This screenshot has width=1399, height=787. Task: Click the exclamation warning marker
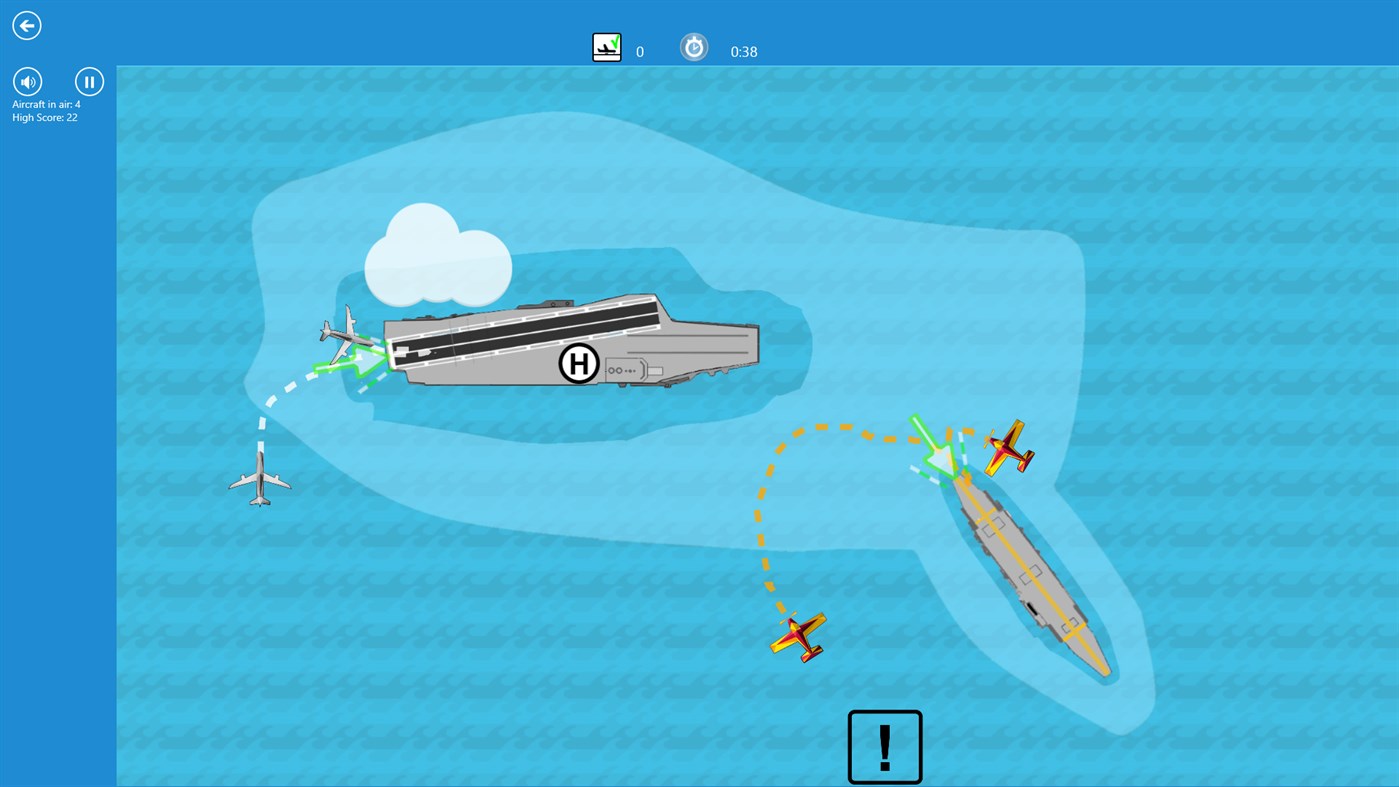coord(884,746)
